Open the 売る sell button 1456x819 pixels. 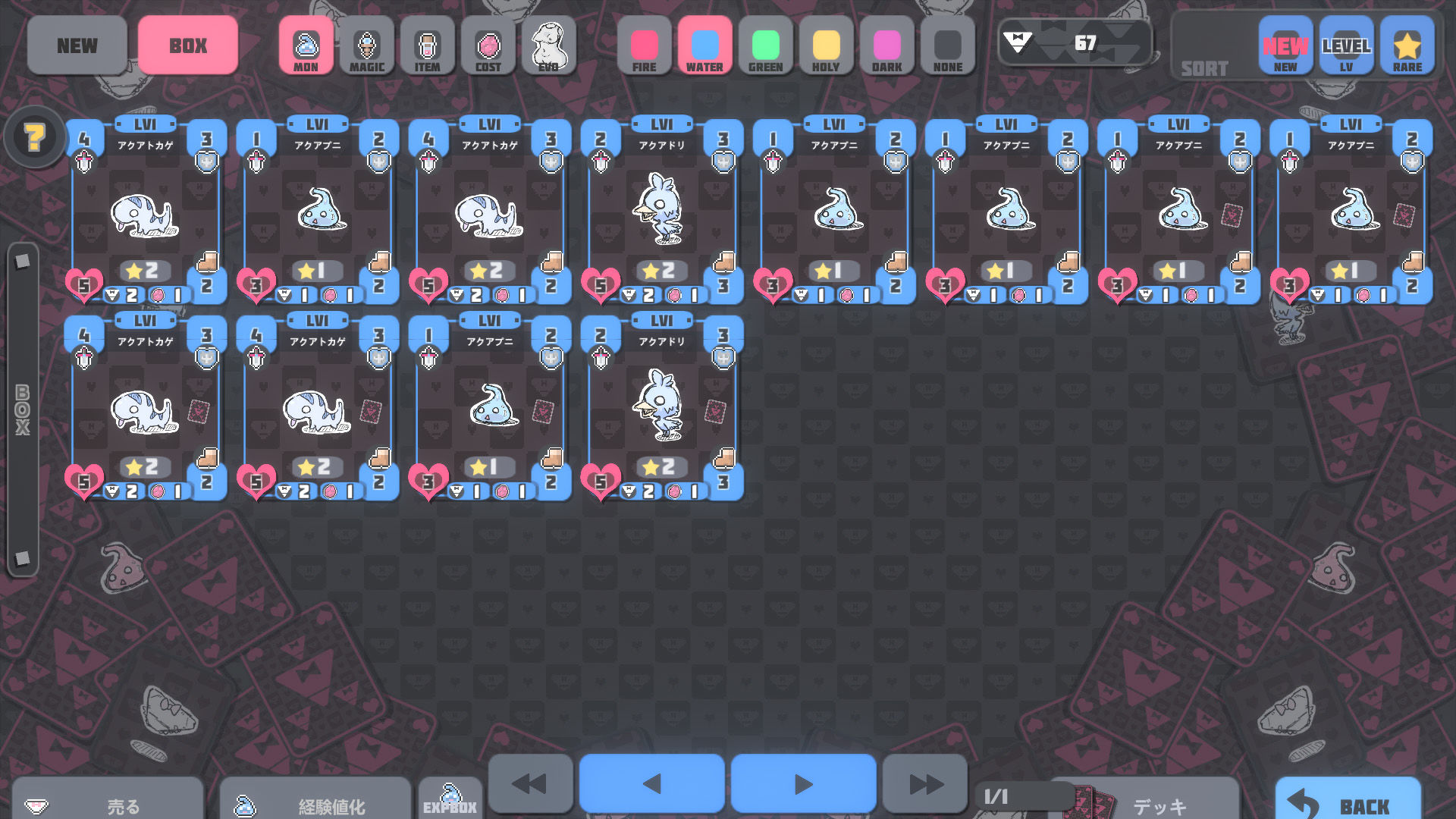point(108,804)
